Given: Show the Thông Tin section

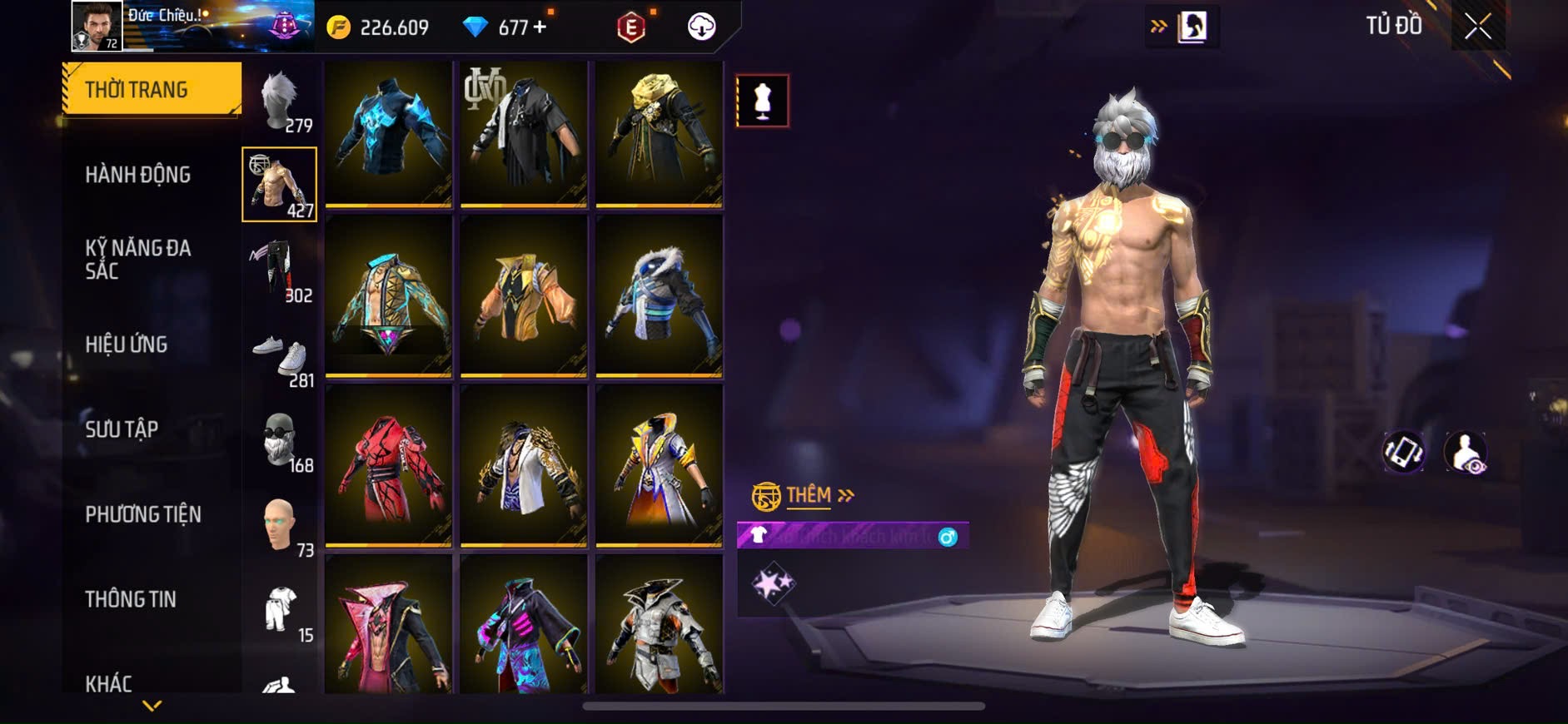Looking at the screenshot, I should click(131, 599).
